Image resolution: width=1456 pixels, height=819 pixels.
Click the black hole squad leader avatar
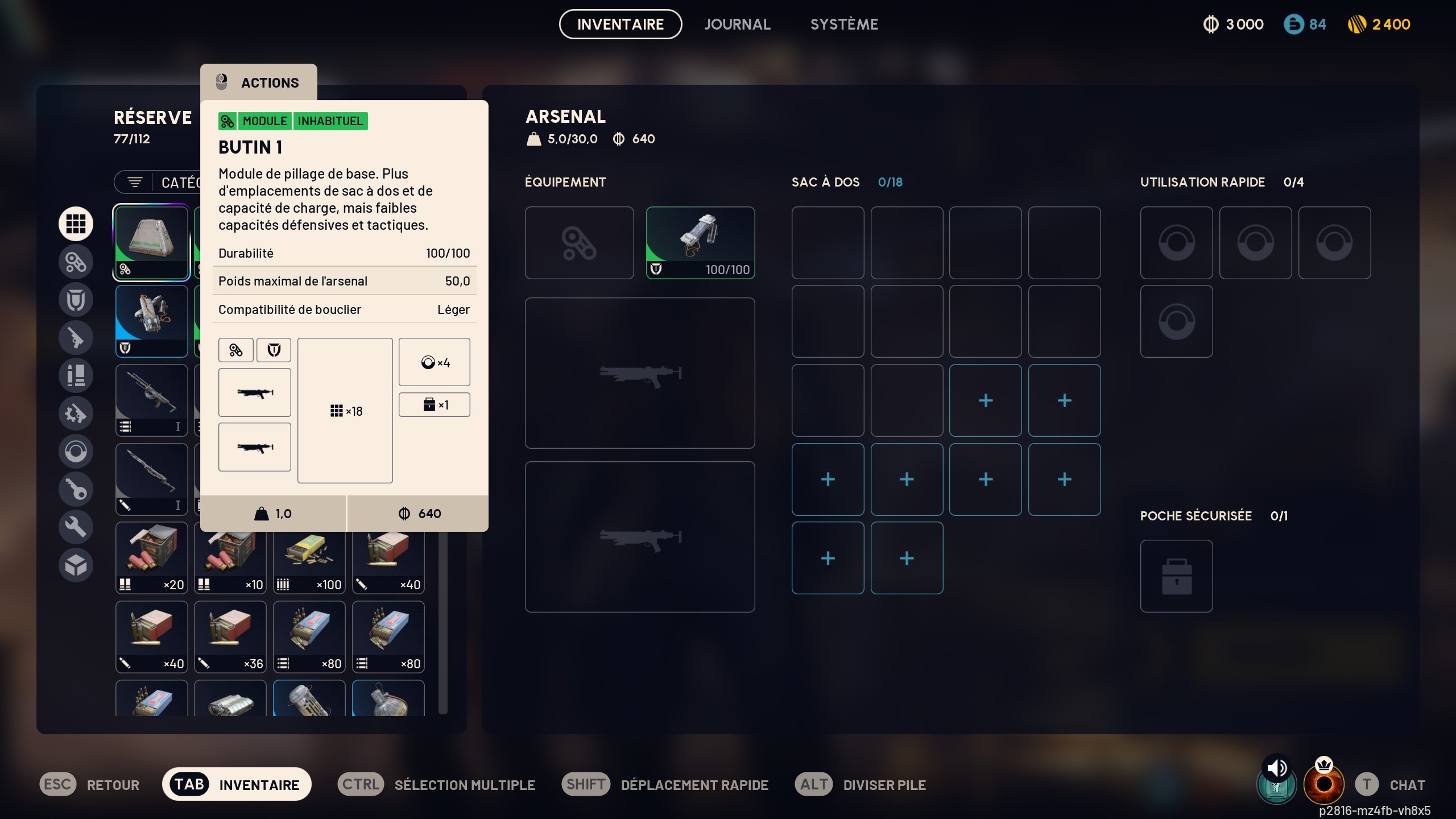pyautogui.click(x=1324, y=784)
